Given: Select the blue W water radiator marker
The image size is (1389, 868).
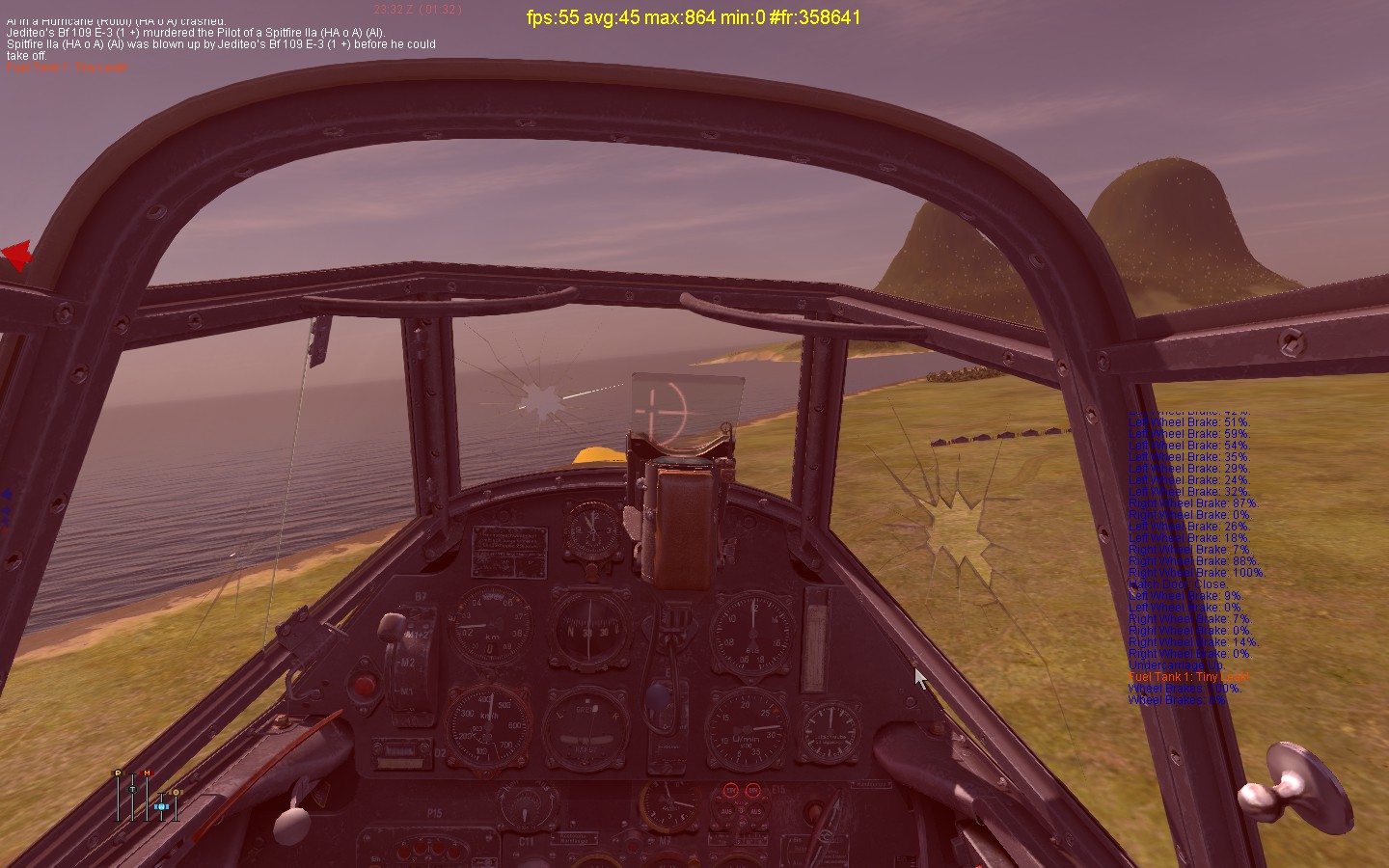Looking at the screenshot, I should click(161, 805).
